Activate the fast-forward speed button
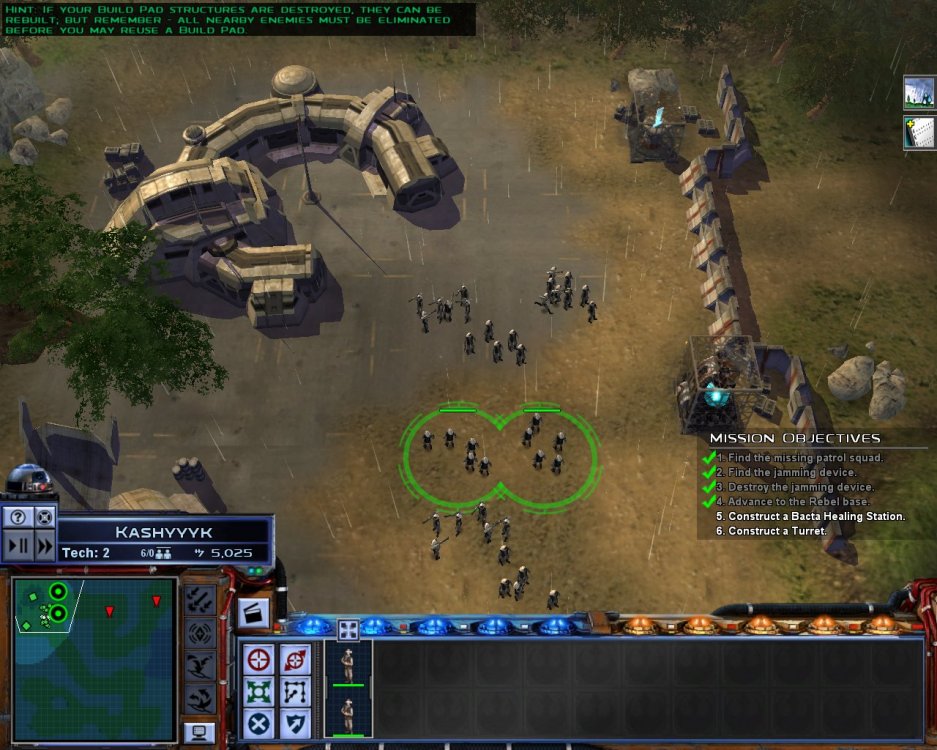Image resolution: width=937 pixels, height=750 pixels. tap(45, 546)
